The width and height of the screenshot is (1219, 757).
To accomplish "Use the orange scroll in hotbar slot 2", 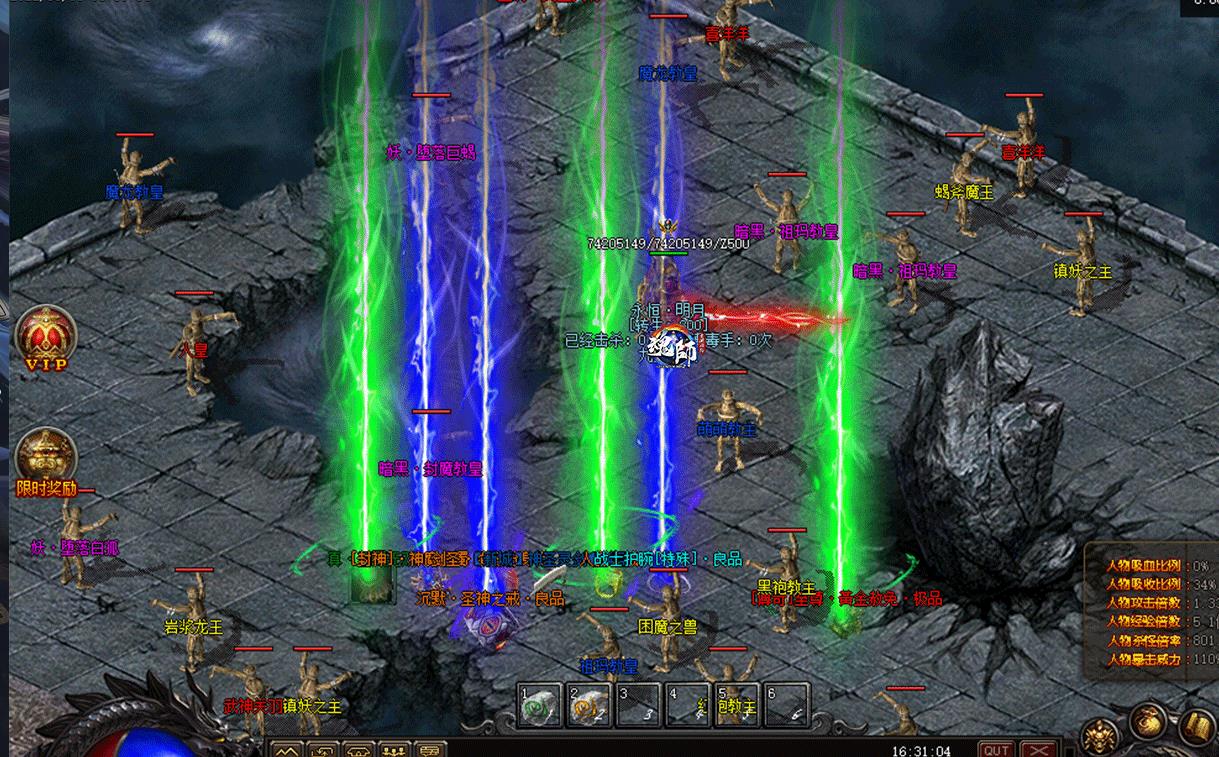I will click(x=588, y=706).
